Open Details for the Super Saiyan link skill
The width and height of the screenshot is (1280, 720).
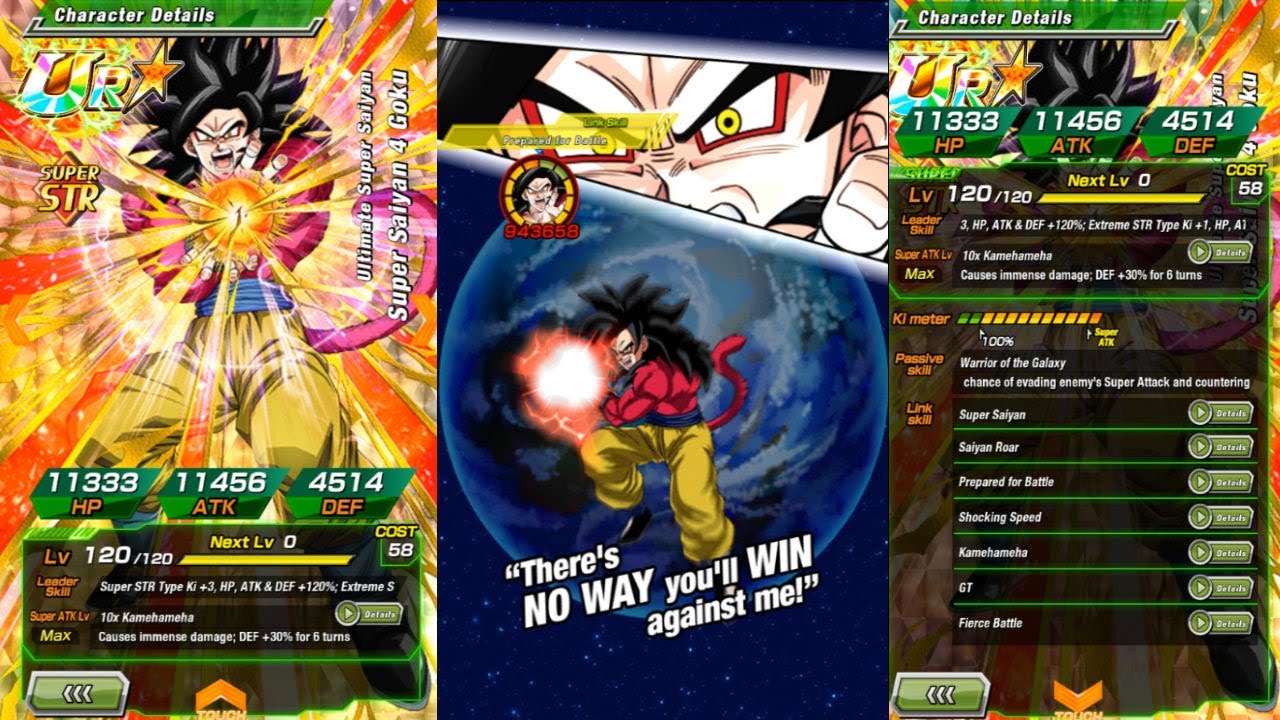(x=1221, y=413)
